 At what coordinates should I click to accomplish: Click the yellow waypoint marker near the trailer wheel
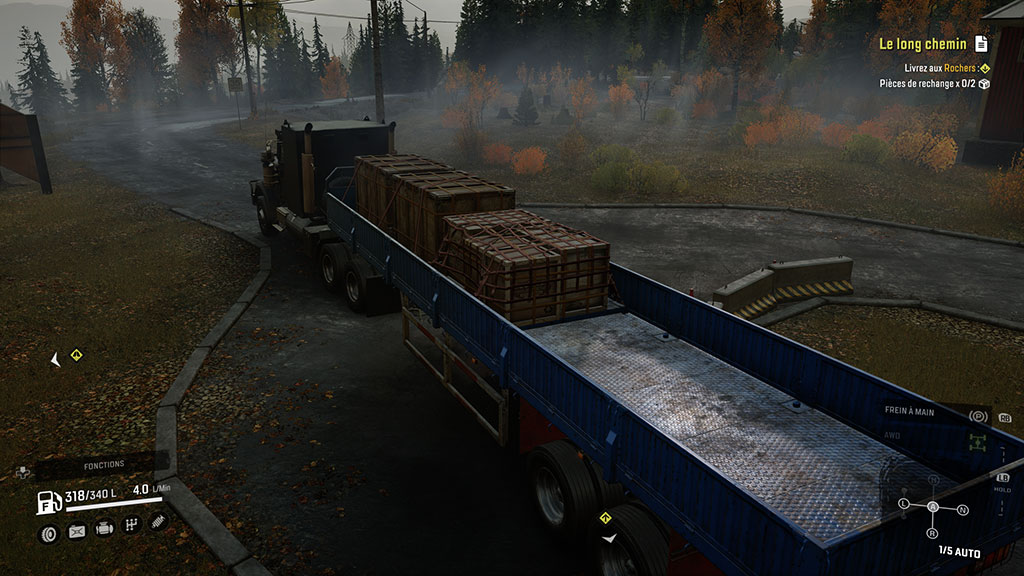[605, 517]
